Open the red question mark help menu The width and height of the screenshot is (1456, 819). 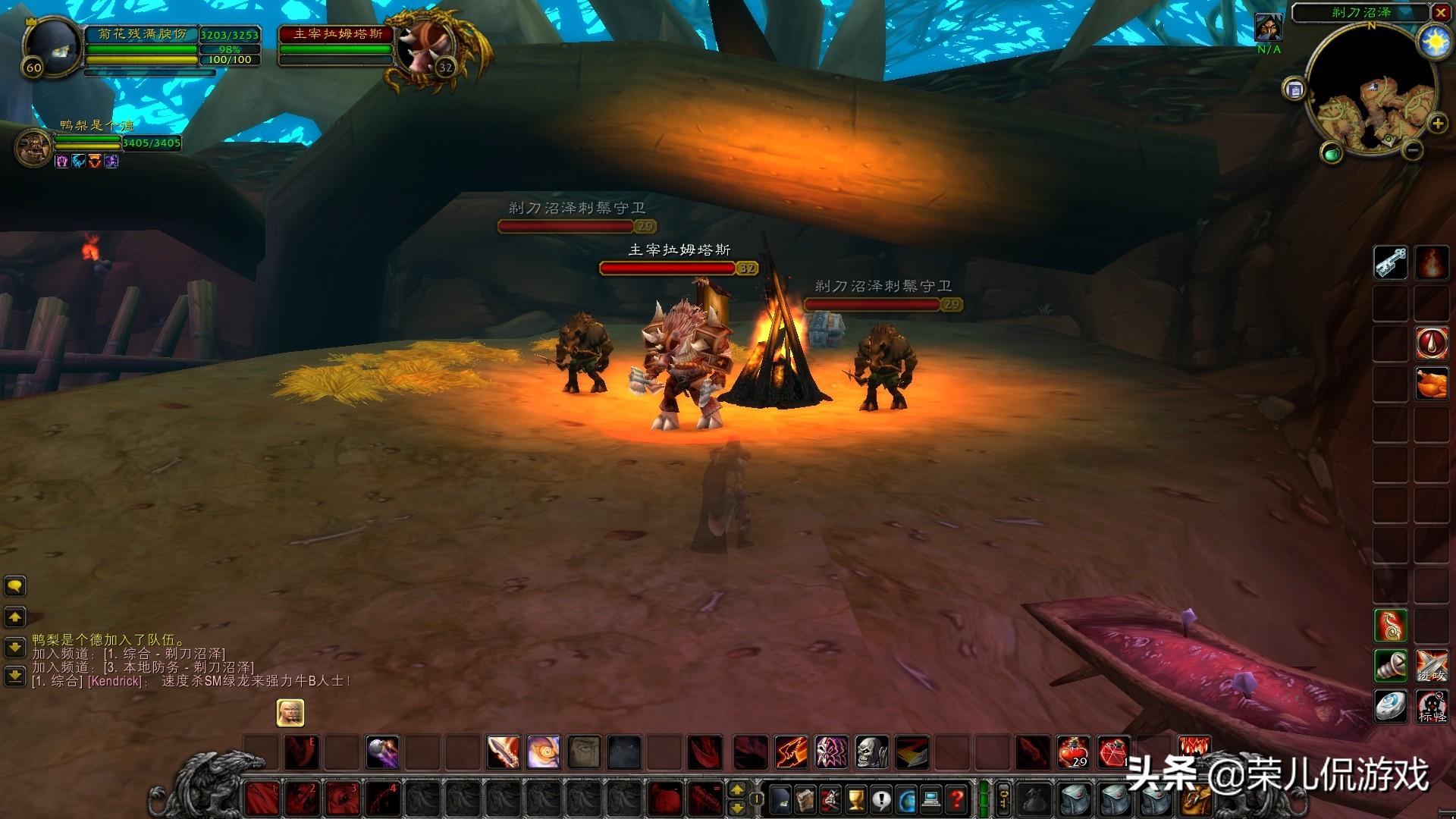[x=958, y=798]
